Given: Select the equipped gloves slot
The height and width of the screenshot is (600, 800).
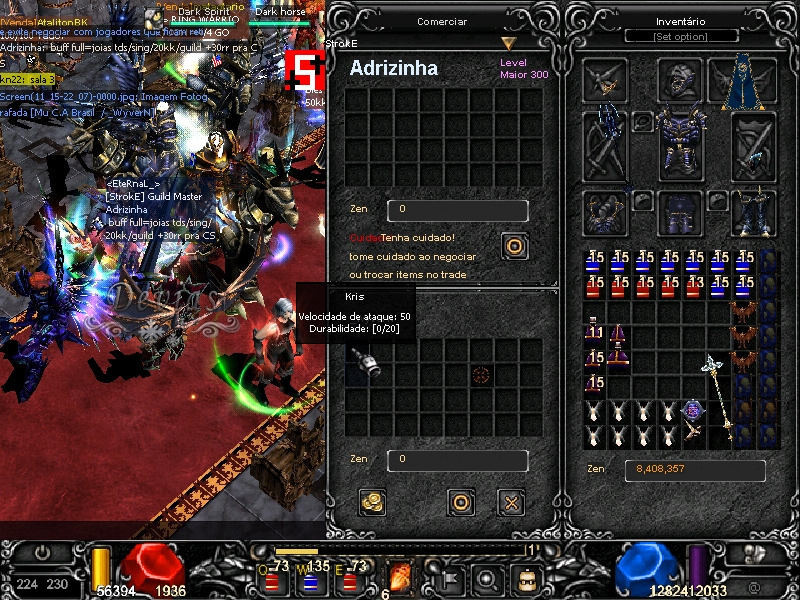Looking at the screenshot, I should [x=606, y=212].
